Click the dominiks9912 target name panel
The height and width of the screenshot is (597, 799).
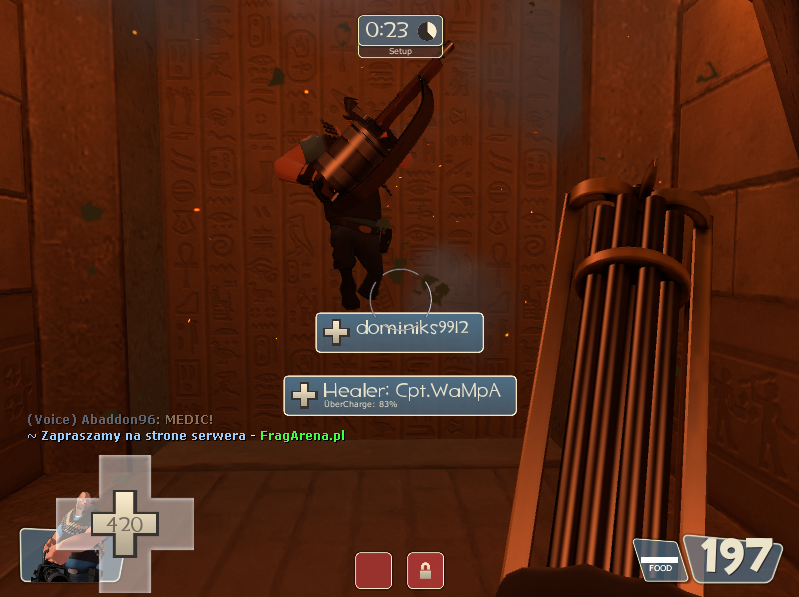point(399,332)
